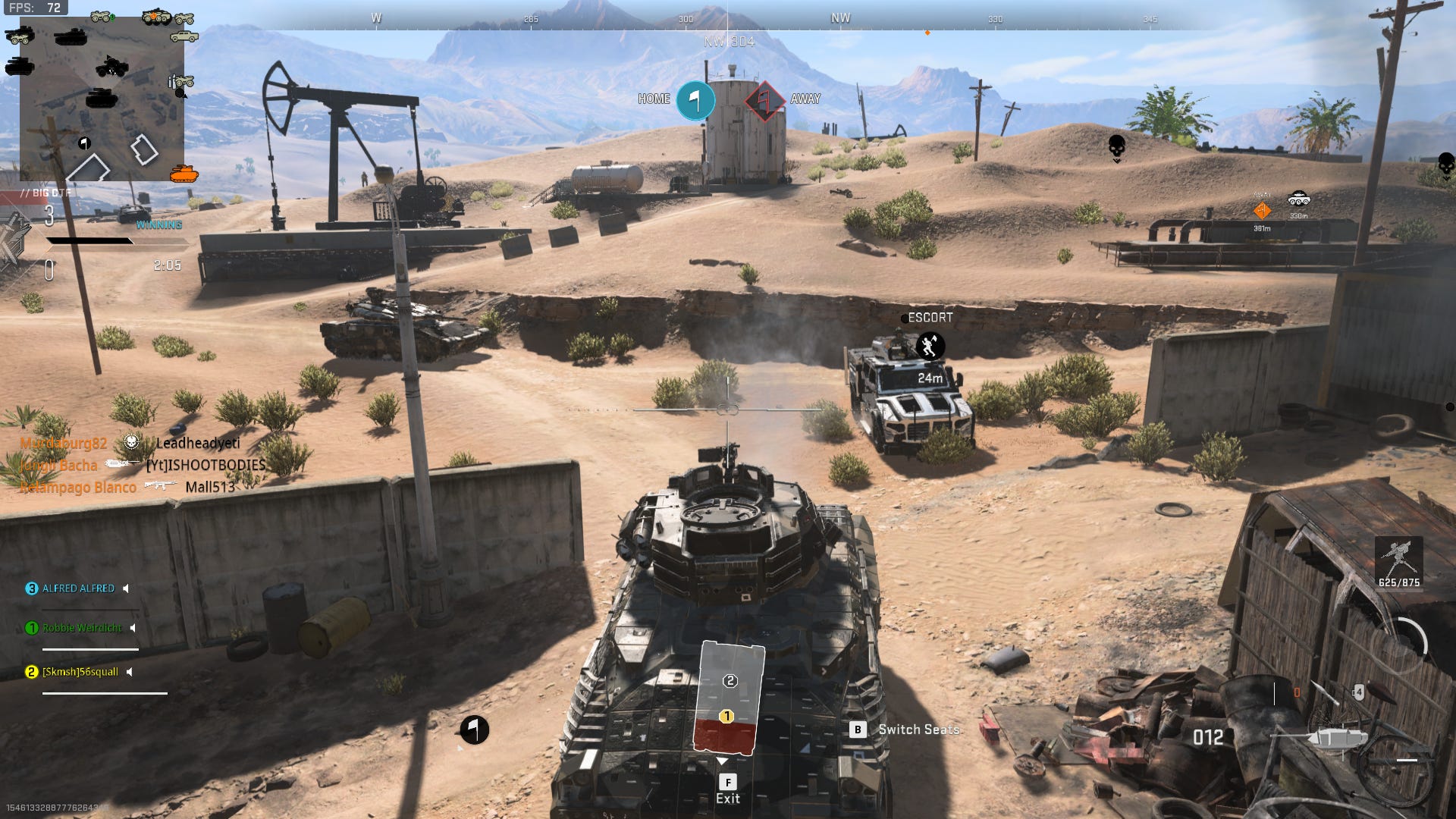Click the white flag marker on the ground
The image size is (1456, 819).
pos(474,730)
